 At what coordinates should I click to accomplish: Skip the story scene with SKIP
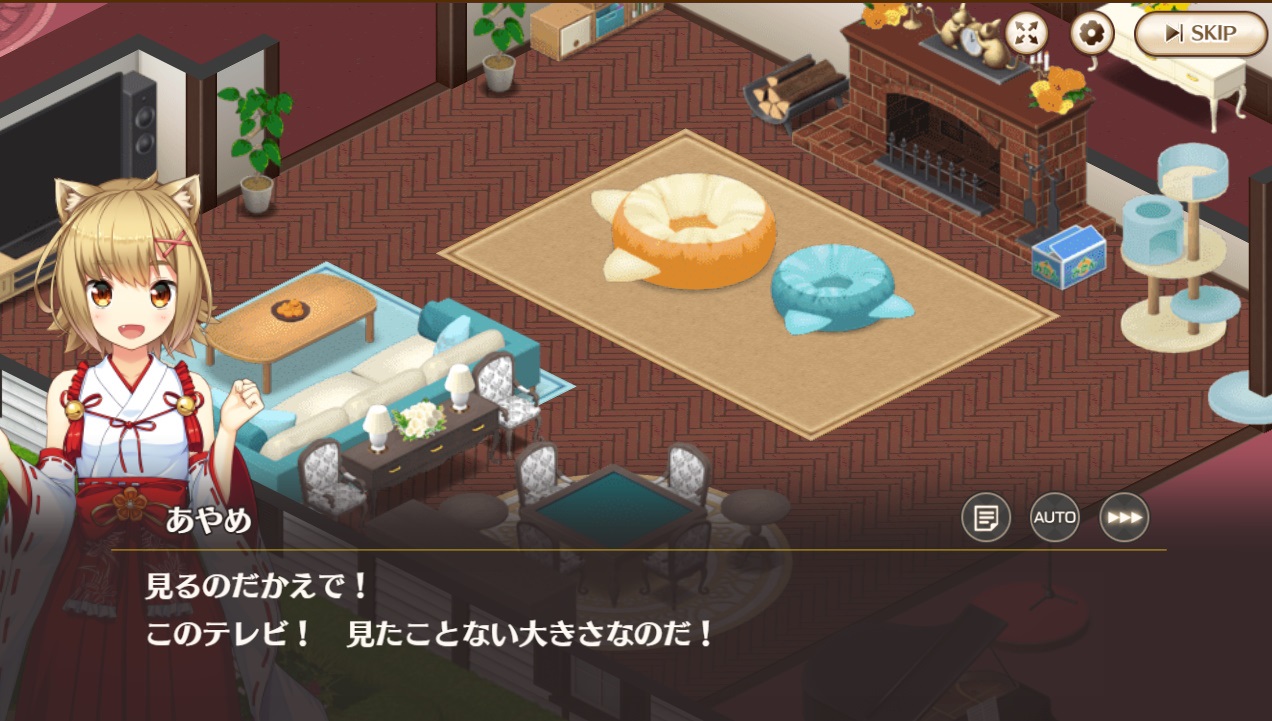[1200, 34]
